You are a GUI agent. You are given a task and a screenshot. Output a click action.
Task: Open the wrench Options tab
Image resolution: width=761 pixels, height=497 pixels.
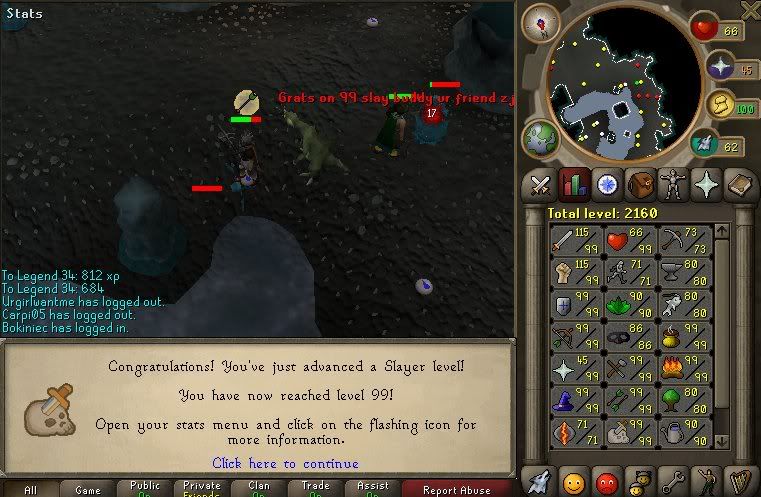coord(672,481)
